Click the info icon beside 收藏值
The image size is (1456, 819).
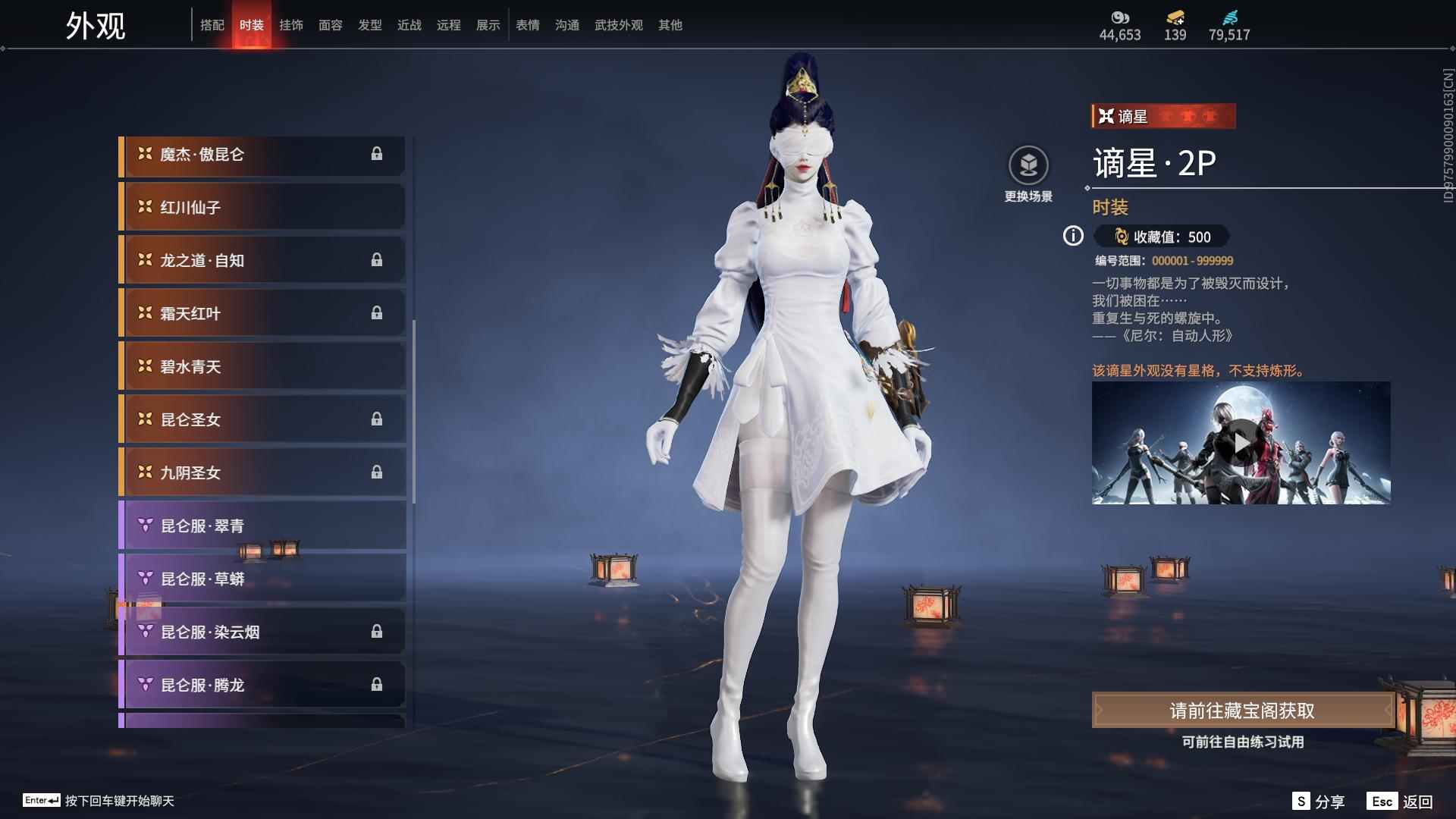pos(1072,237)
